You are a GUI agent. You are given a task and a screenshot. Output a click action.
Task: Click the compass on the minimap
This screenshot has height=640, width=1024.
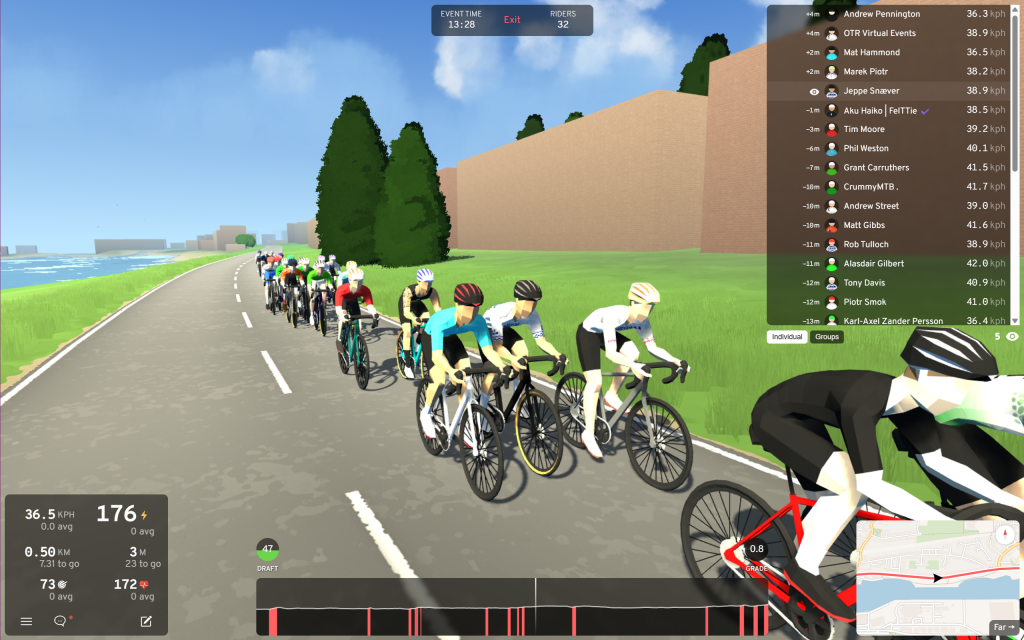(x=1003, y=536)
